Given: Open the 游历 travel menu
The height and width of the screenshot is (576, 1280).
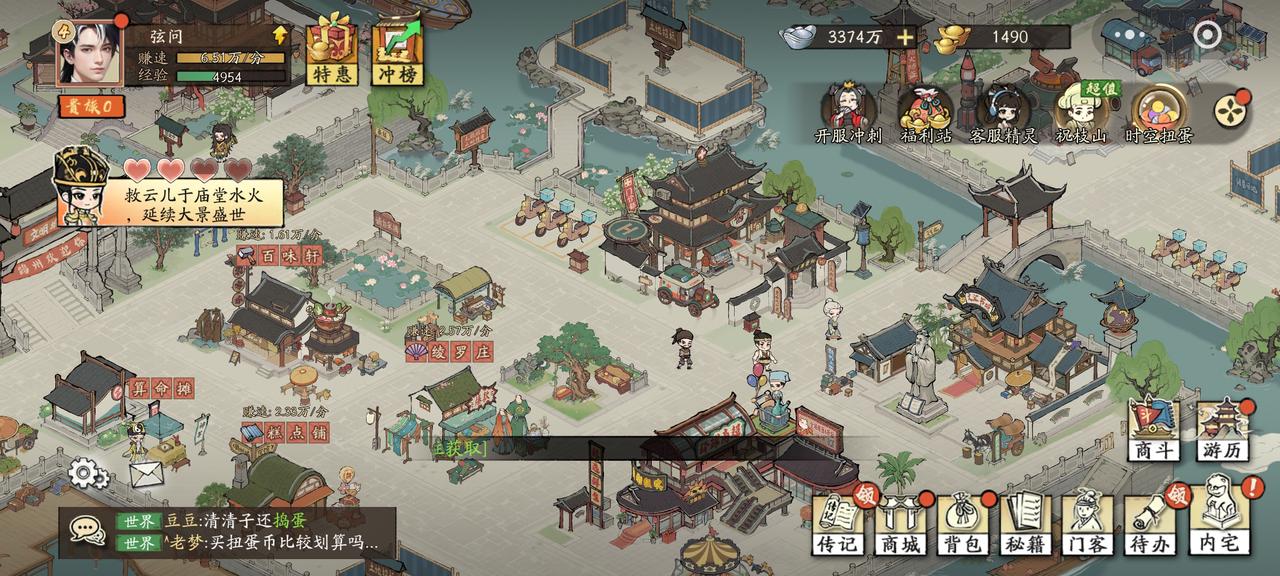Looking at the screenshot, I should tap(1222, 430).
